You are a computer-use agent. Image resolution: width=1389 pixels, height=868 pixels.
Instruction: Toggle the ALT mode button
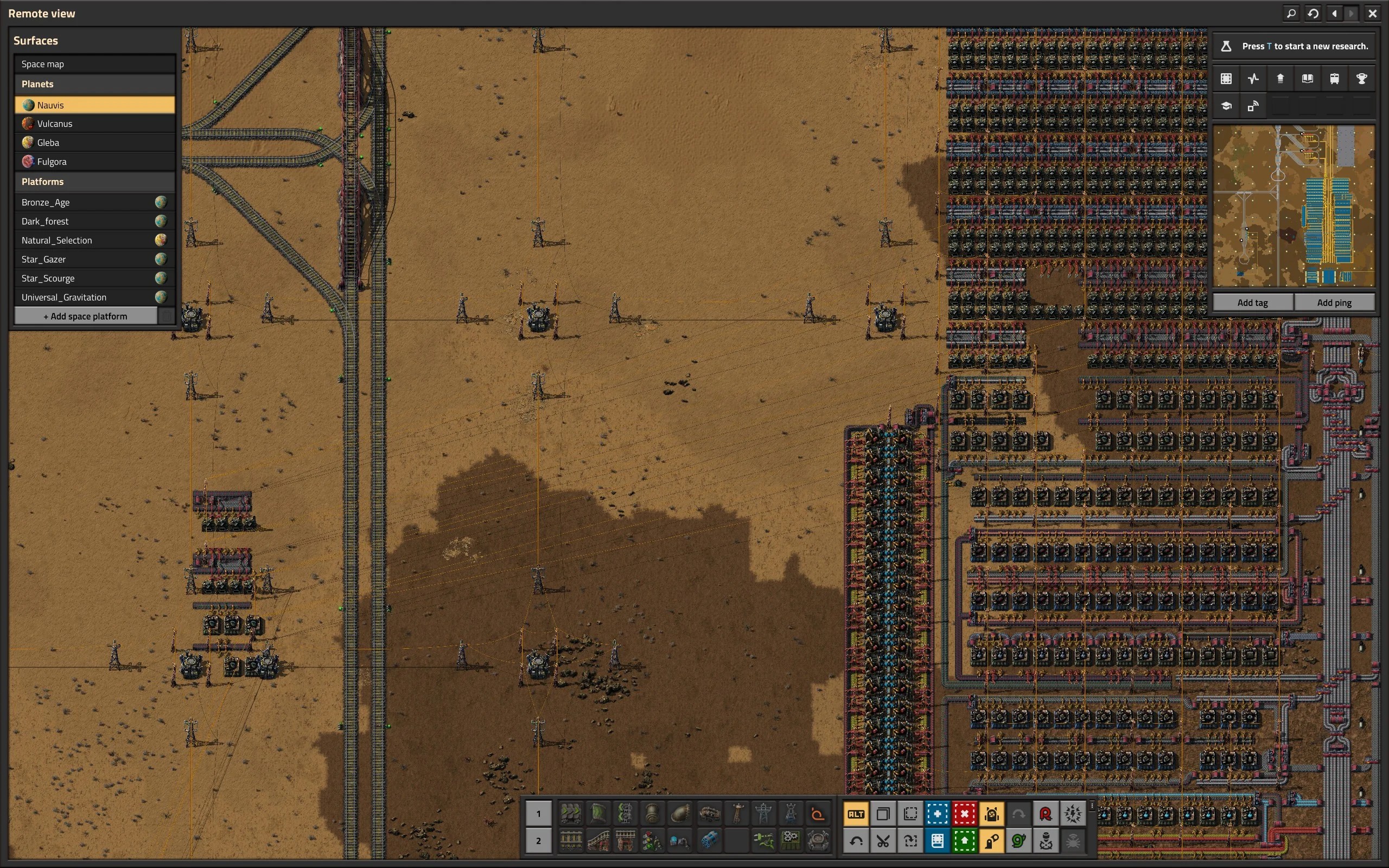coord(855,813)
